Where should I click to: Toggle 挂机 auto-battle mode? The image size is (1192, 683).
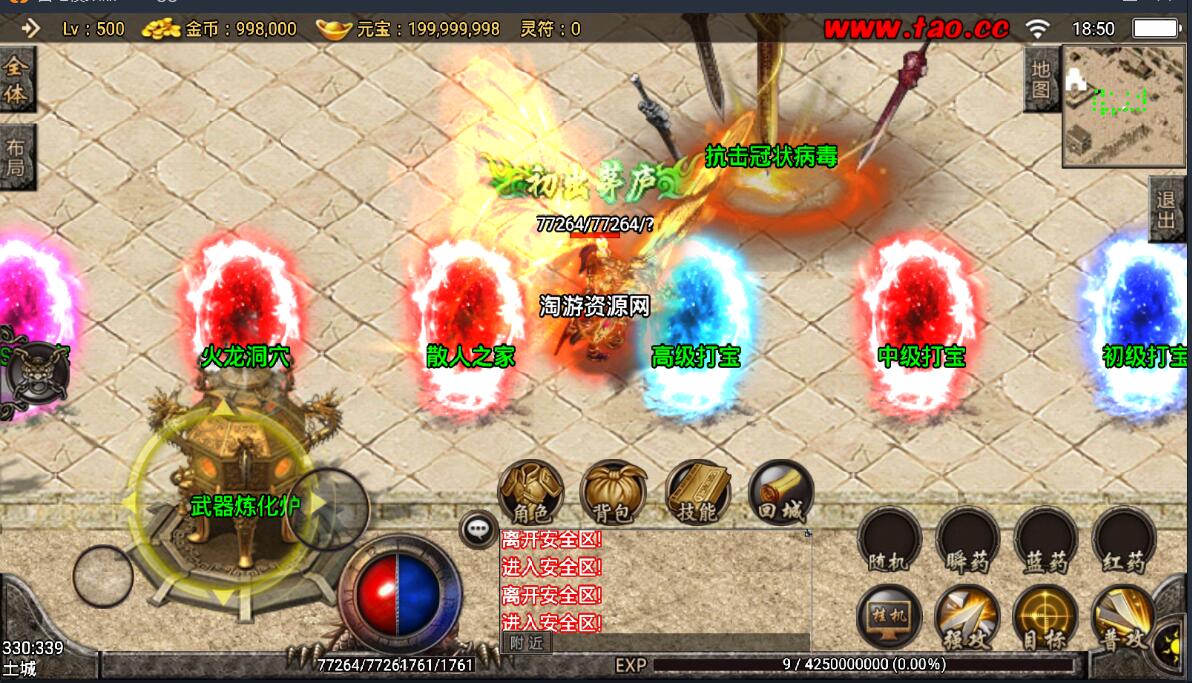pos(889,617)
